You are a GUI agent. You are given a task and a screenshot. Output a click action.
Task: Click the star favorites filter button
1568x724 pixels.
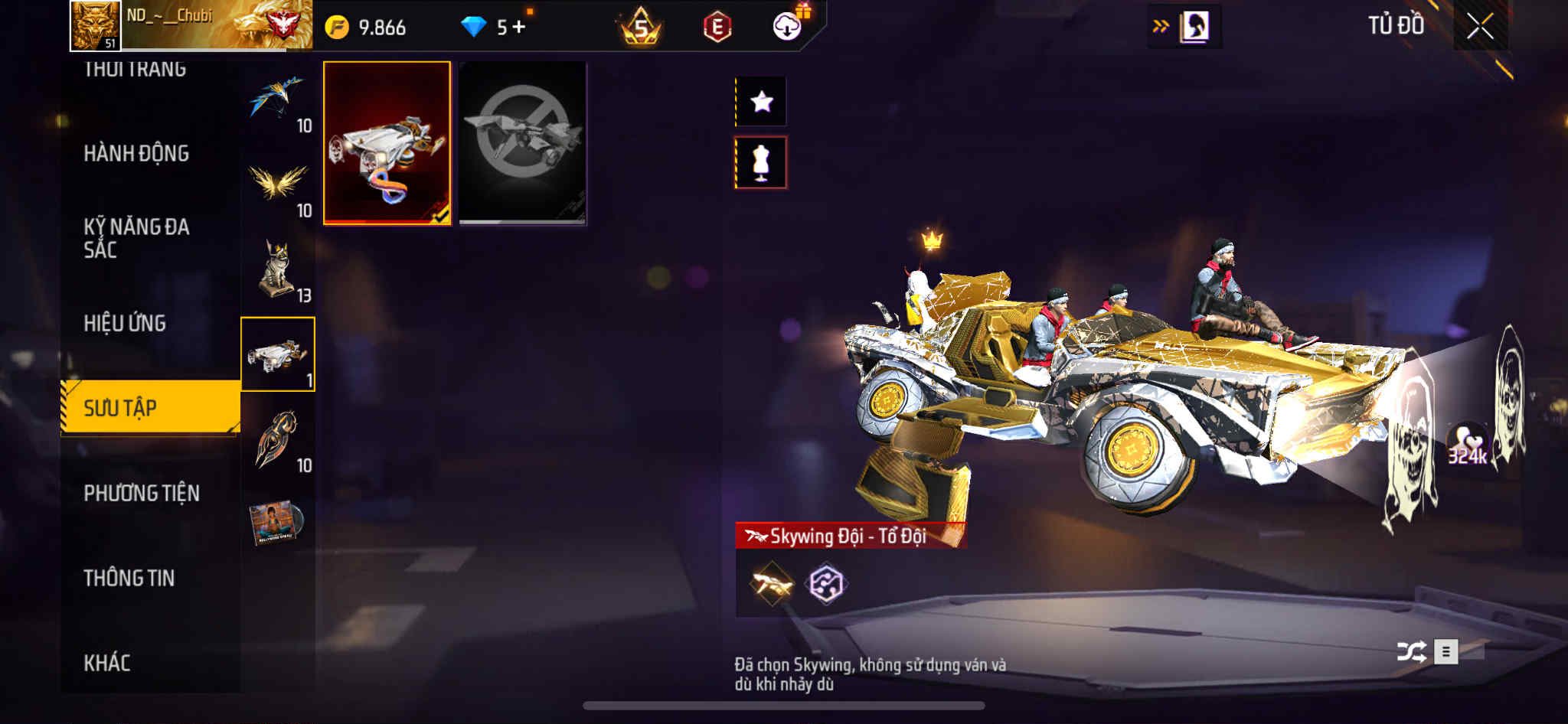click(x=760, y=101)
